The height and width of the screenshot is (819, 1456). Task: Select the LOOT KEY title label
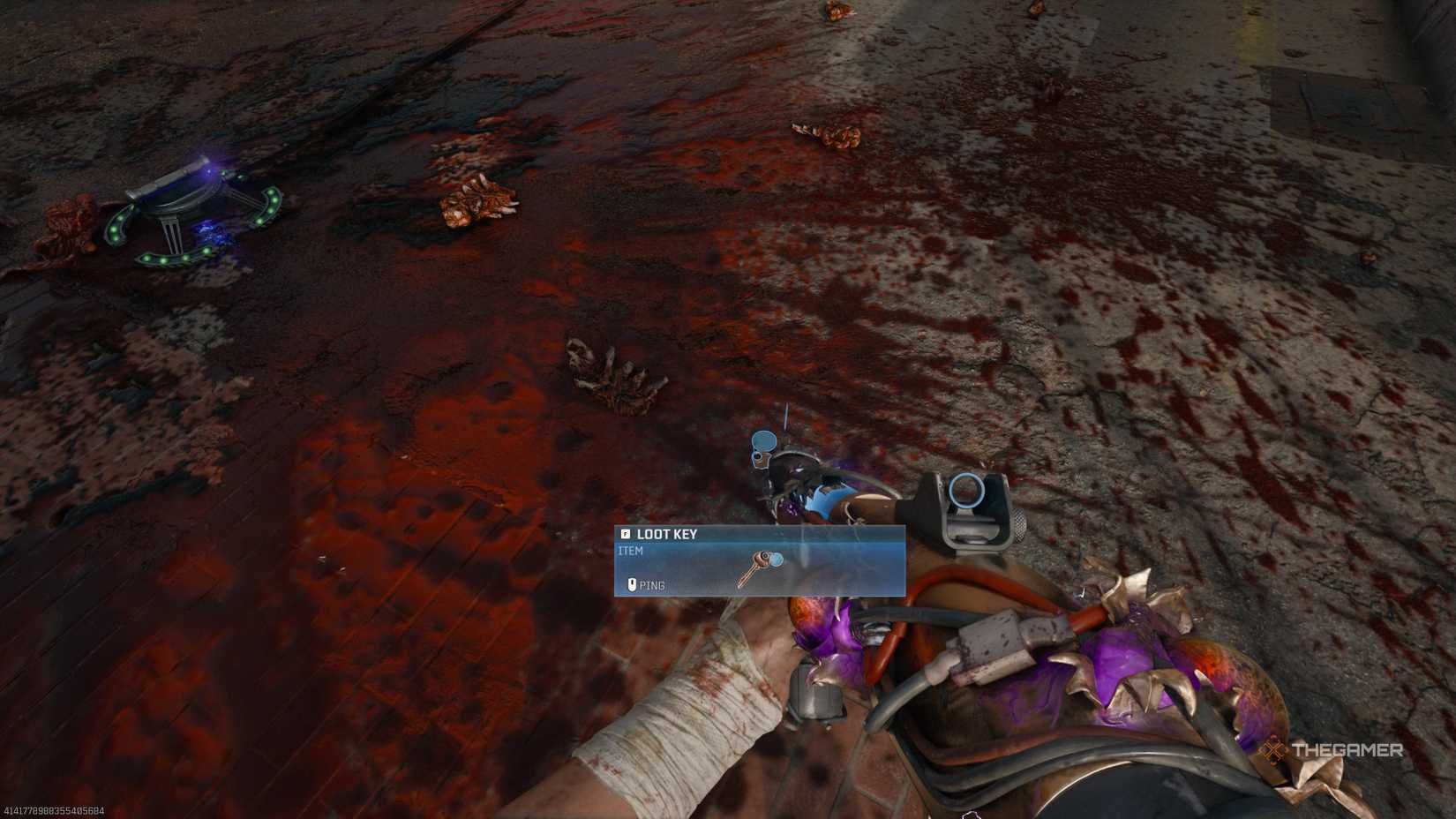click(x=666, y=534)
